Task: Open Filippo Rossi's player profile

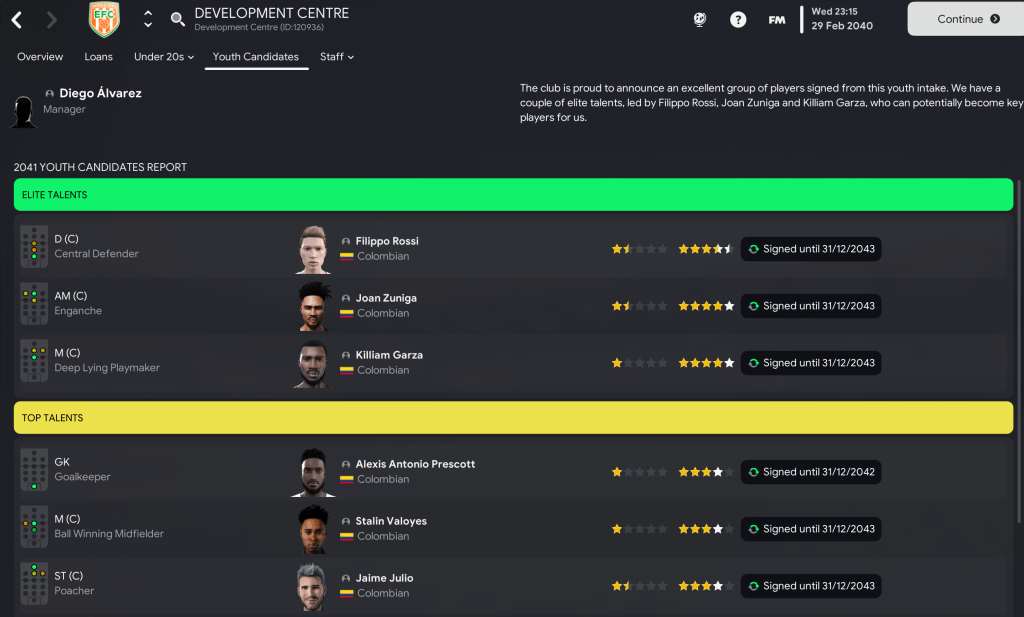Action: [x=387, y=241]
